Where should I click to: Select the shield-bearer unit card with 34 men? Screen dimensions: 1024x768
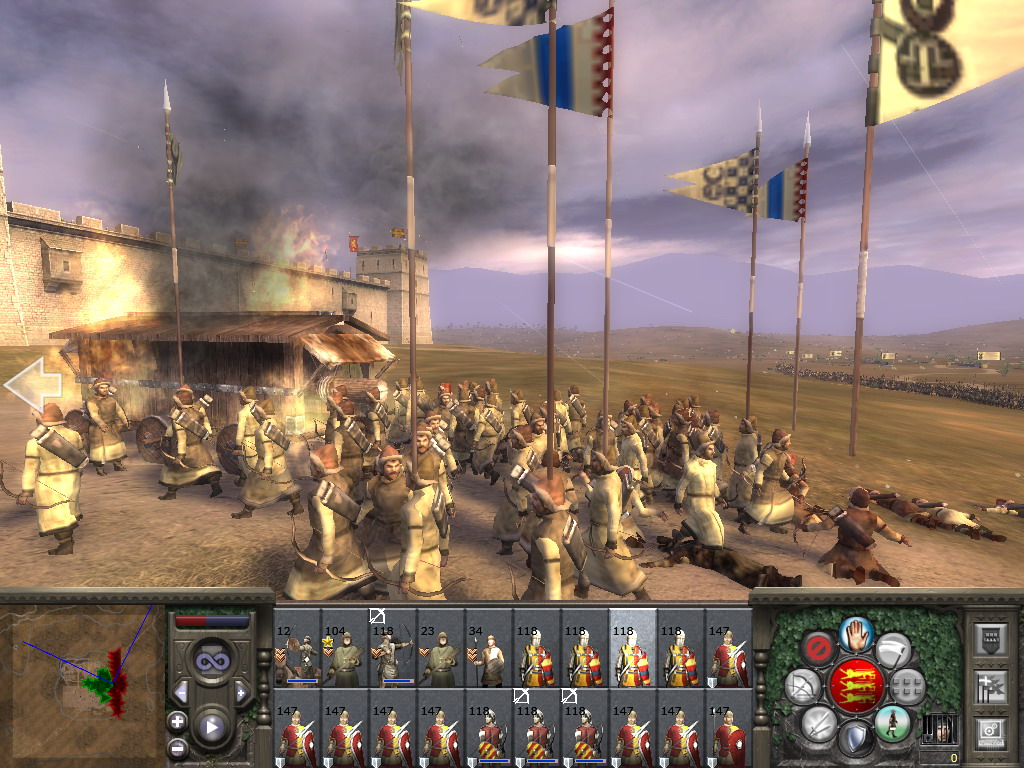coord(489,650)
